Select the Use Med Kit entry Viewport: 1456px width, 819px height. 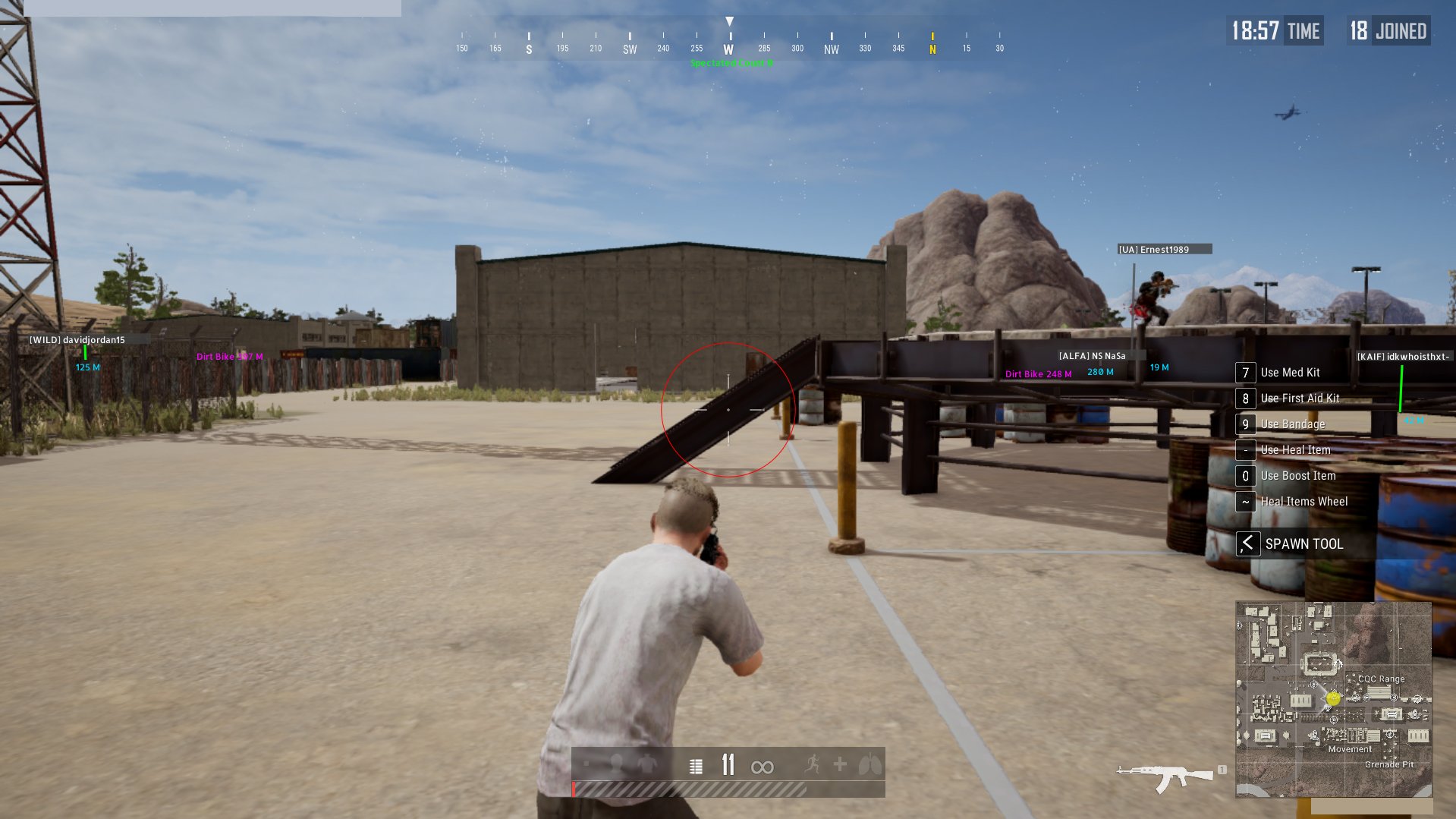pos(1290,373)
